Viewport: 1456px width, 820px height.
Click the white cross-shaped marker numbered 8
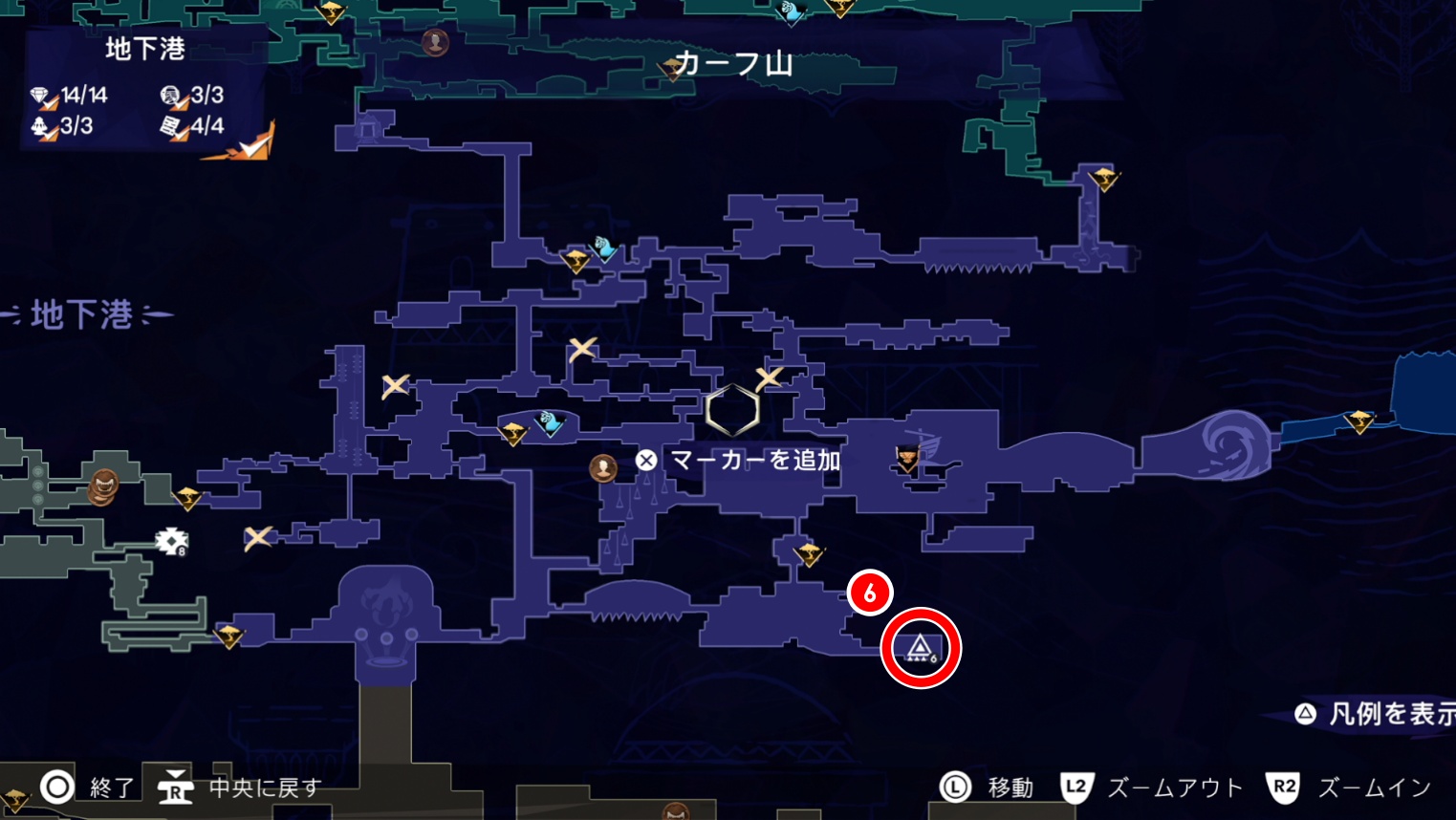(x=171, y=542)
